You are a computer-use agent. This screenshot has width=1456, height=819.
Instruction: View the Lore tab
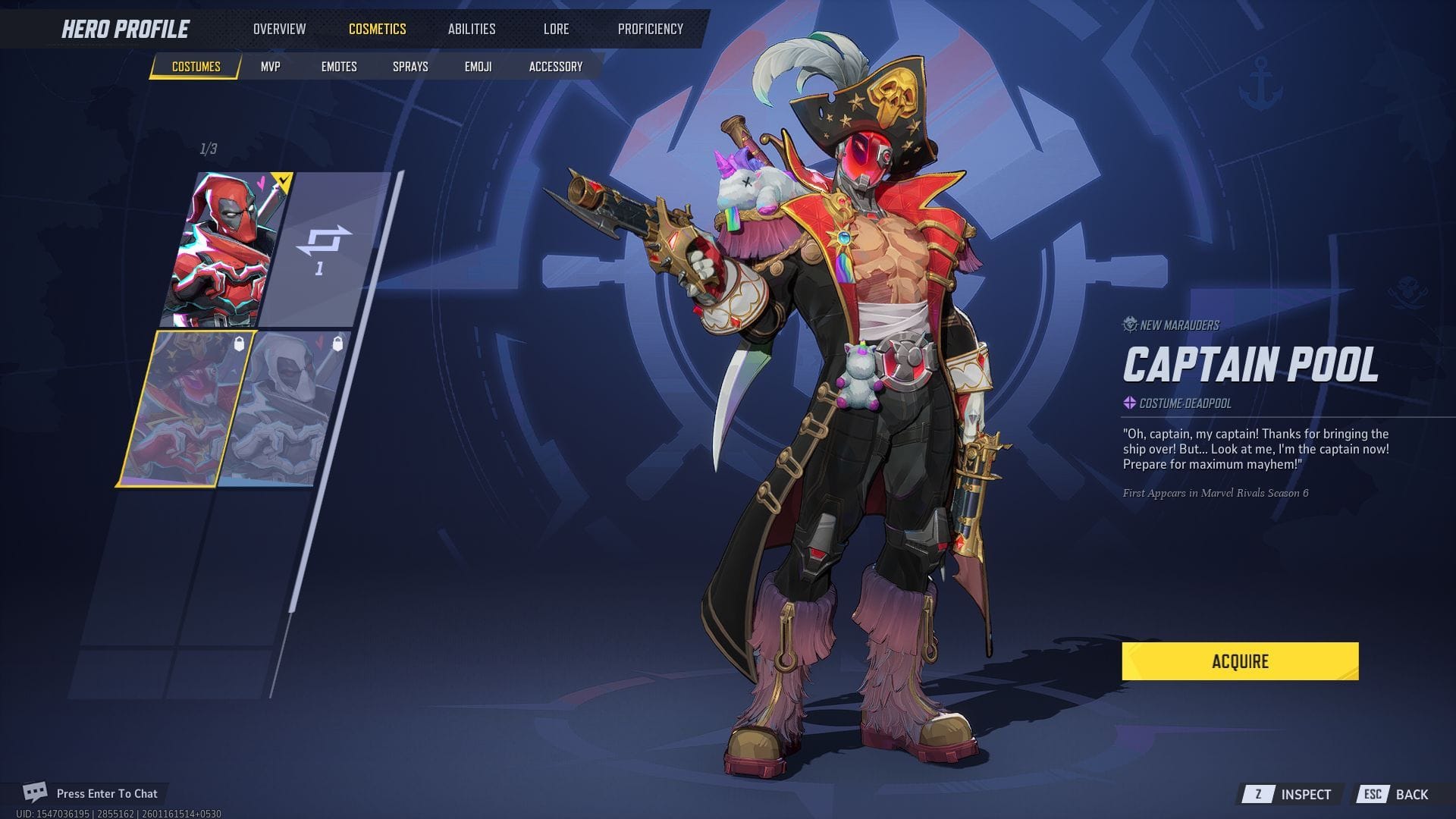click(556, 29)
